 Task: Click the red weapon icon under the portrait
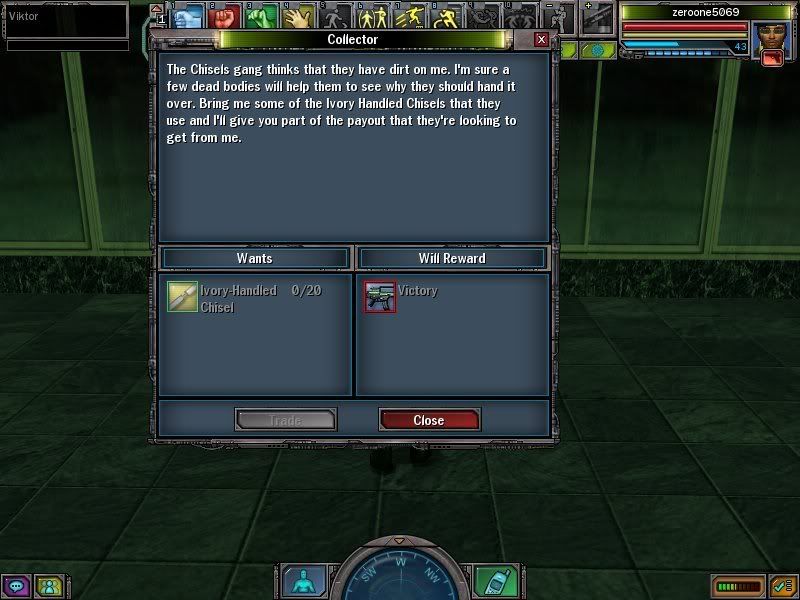click(771, 59)
